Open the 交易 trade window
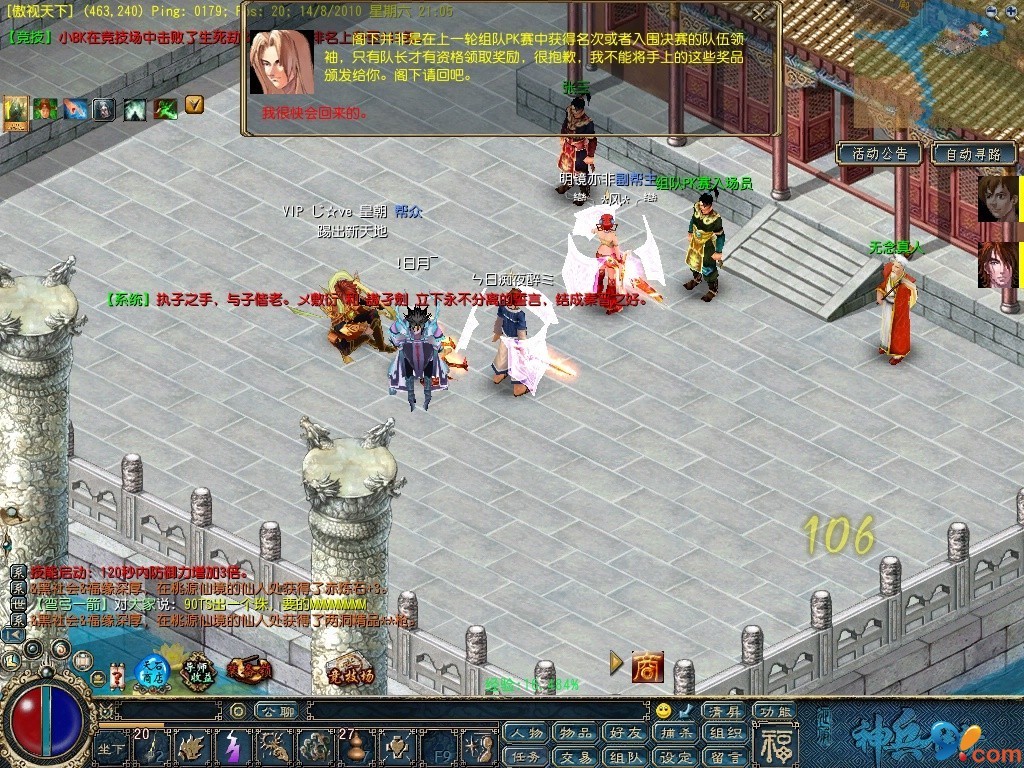 (575, 757)
